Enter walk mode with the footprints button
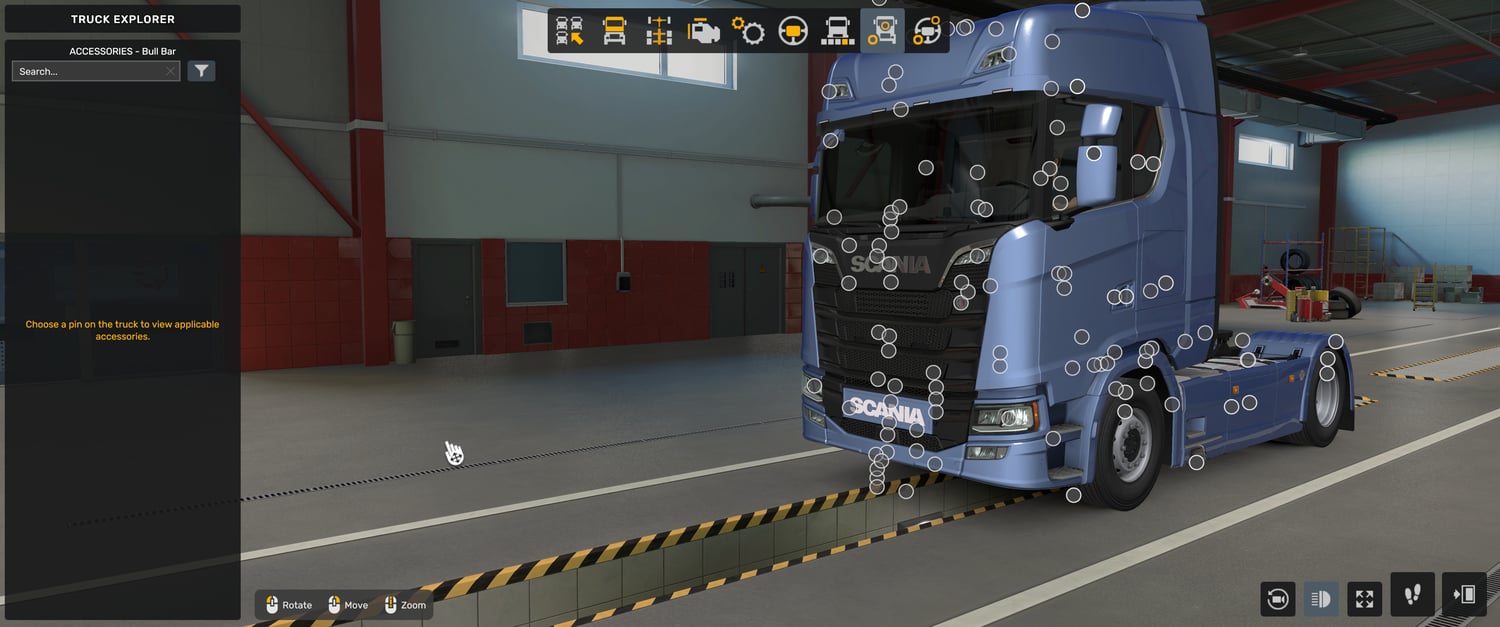The image size is (1500, 627). 1412,595
